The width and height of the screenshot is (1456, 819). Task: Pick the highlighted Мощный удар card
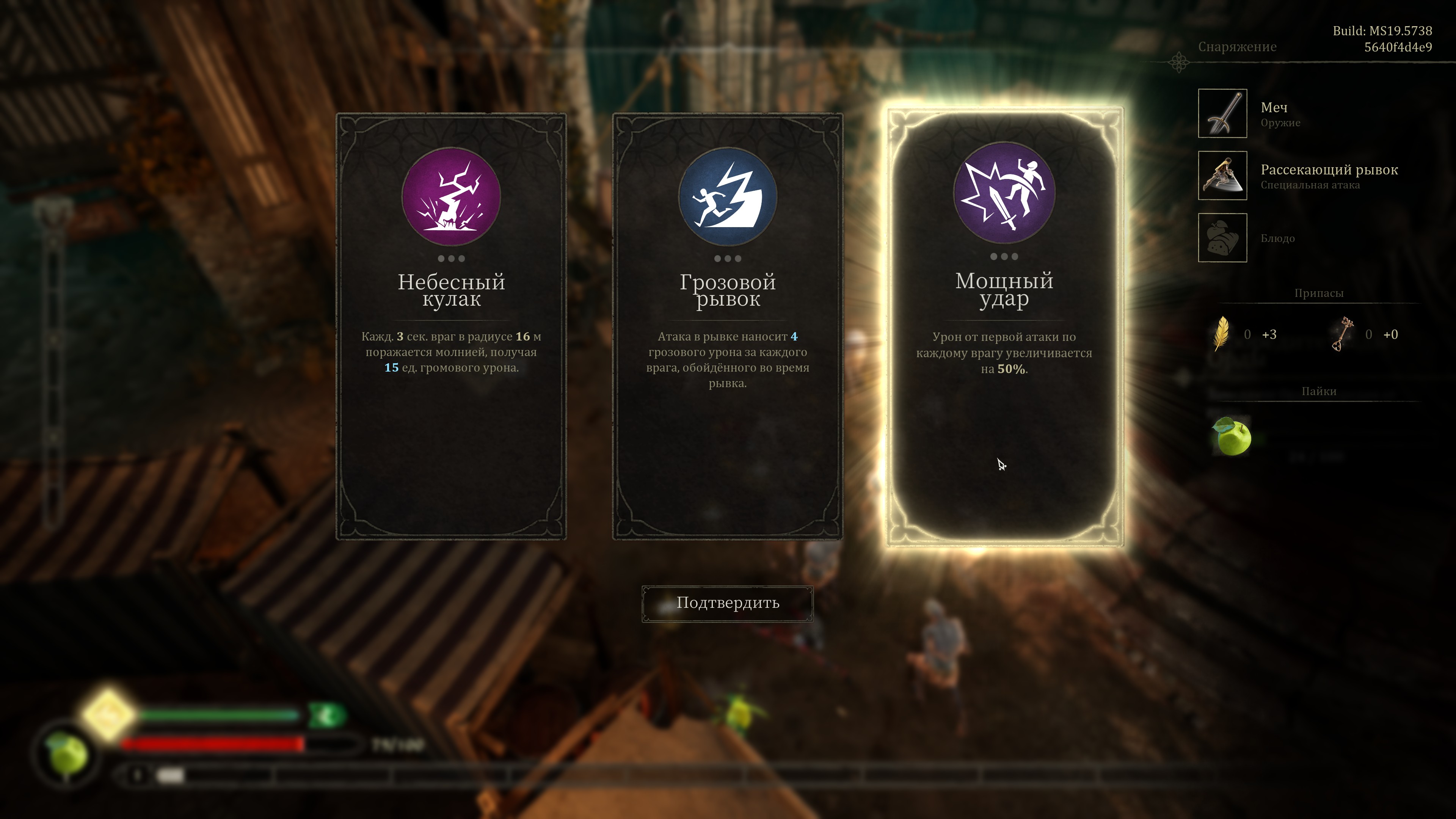[x=1004, y=326]
